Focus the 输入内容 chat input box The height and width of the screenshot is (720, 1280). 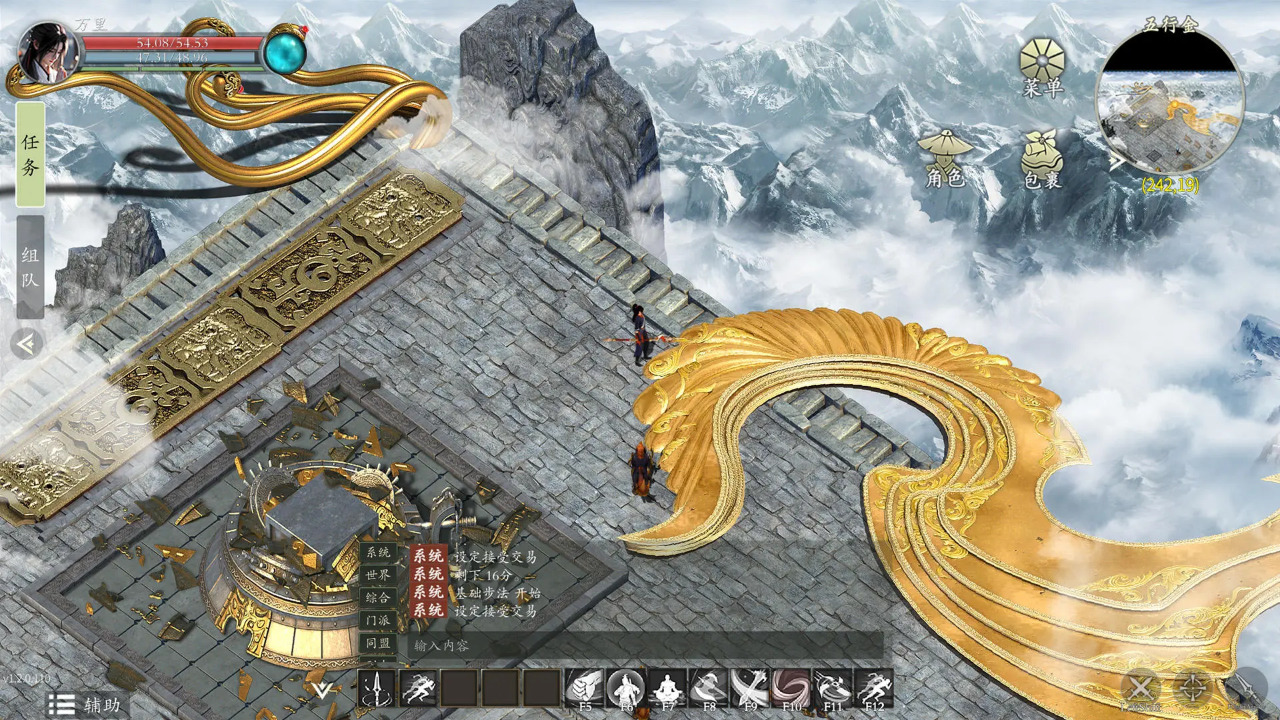[x=640, y=645]
